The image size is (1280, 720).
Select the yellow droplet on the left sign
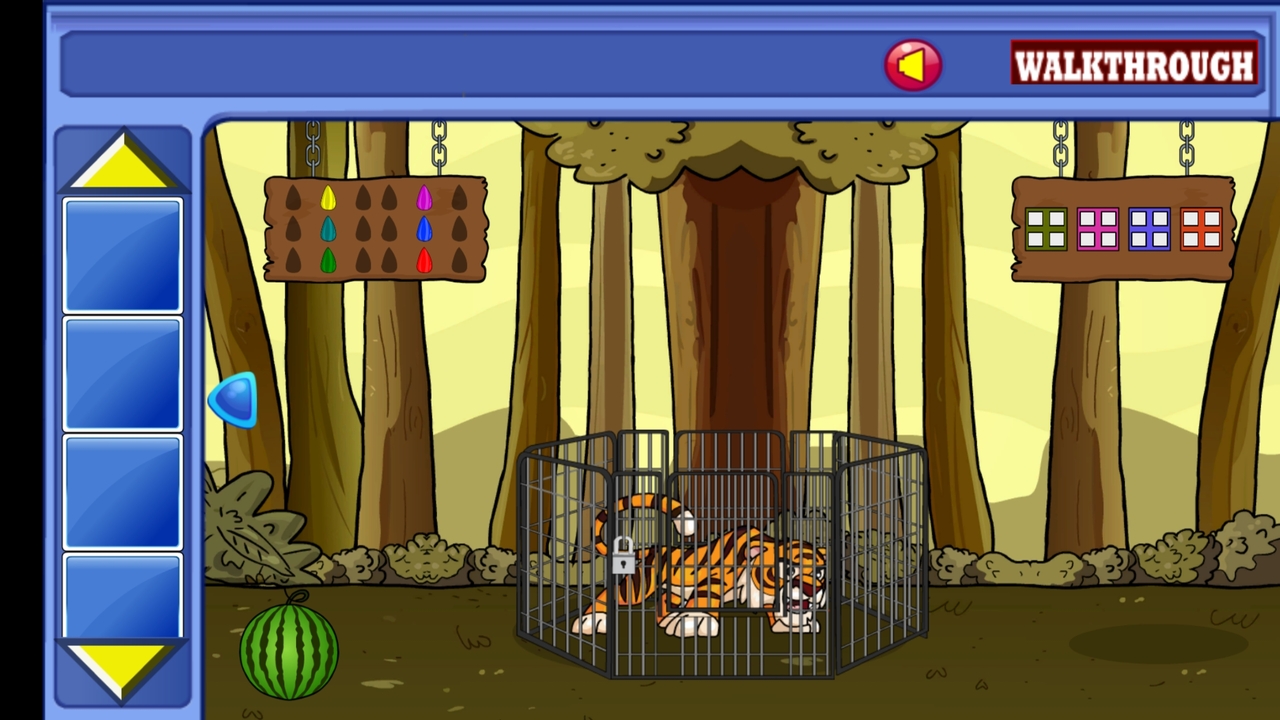[328, 196]
